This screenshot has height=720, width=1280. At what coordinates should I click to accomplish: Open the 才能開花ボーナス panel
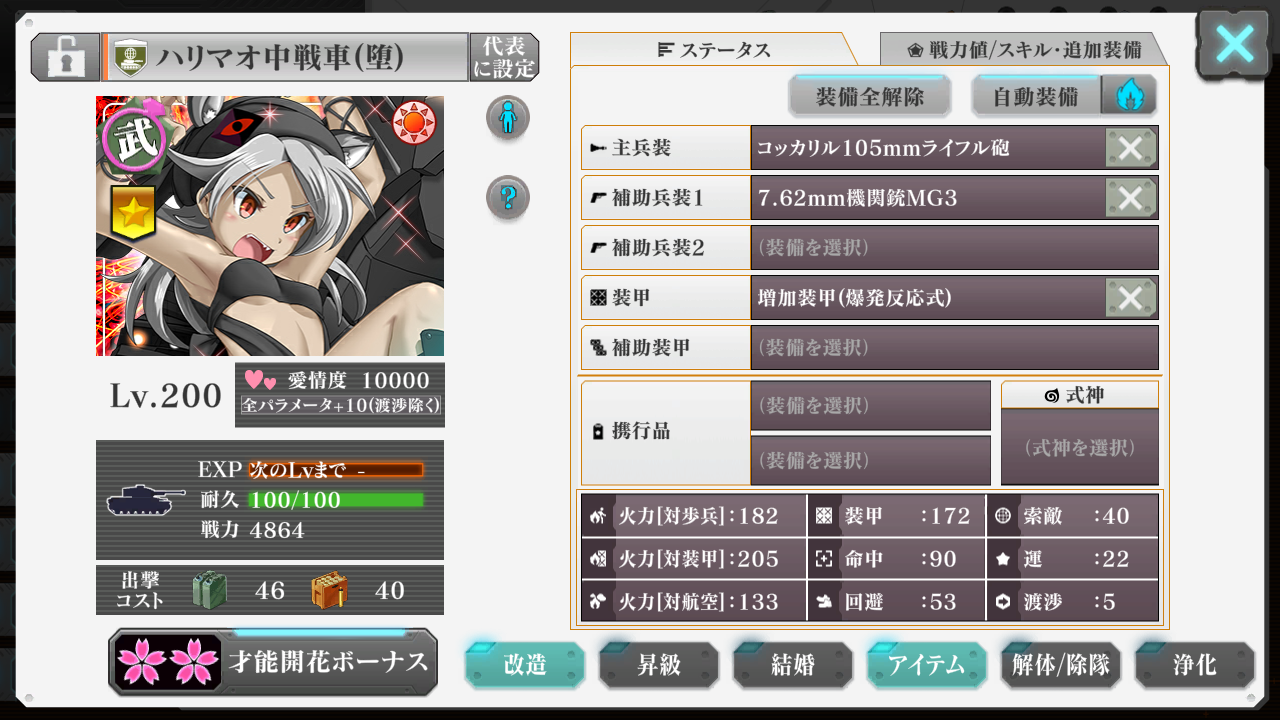coord(272,663)
